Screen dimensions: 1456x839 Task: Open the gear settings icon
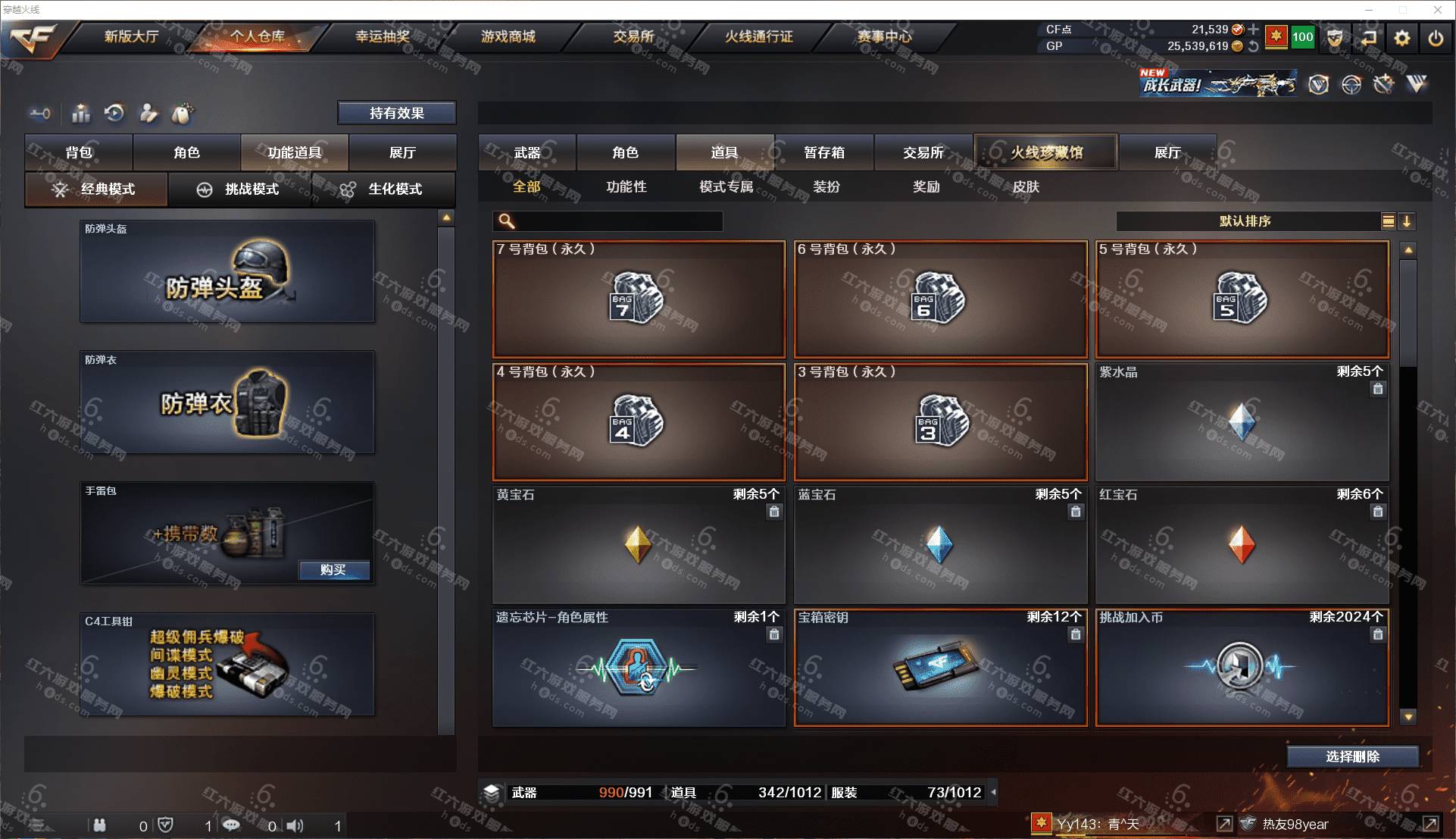coord(1401,38)
